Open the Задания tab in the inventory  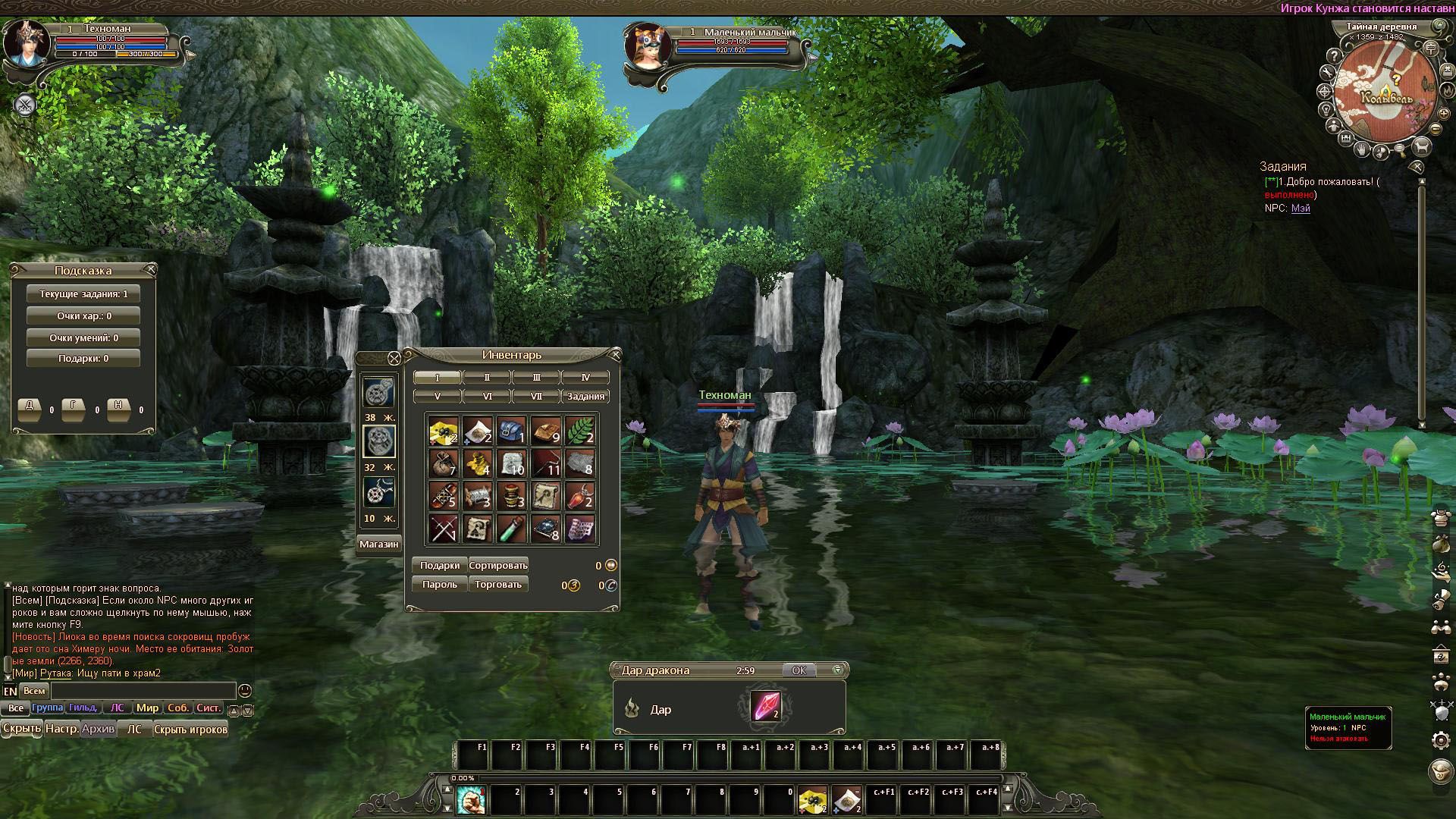tap(585, 395)
